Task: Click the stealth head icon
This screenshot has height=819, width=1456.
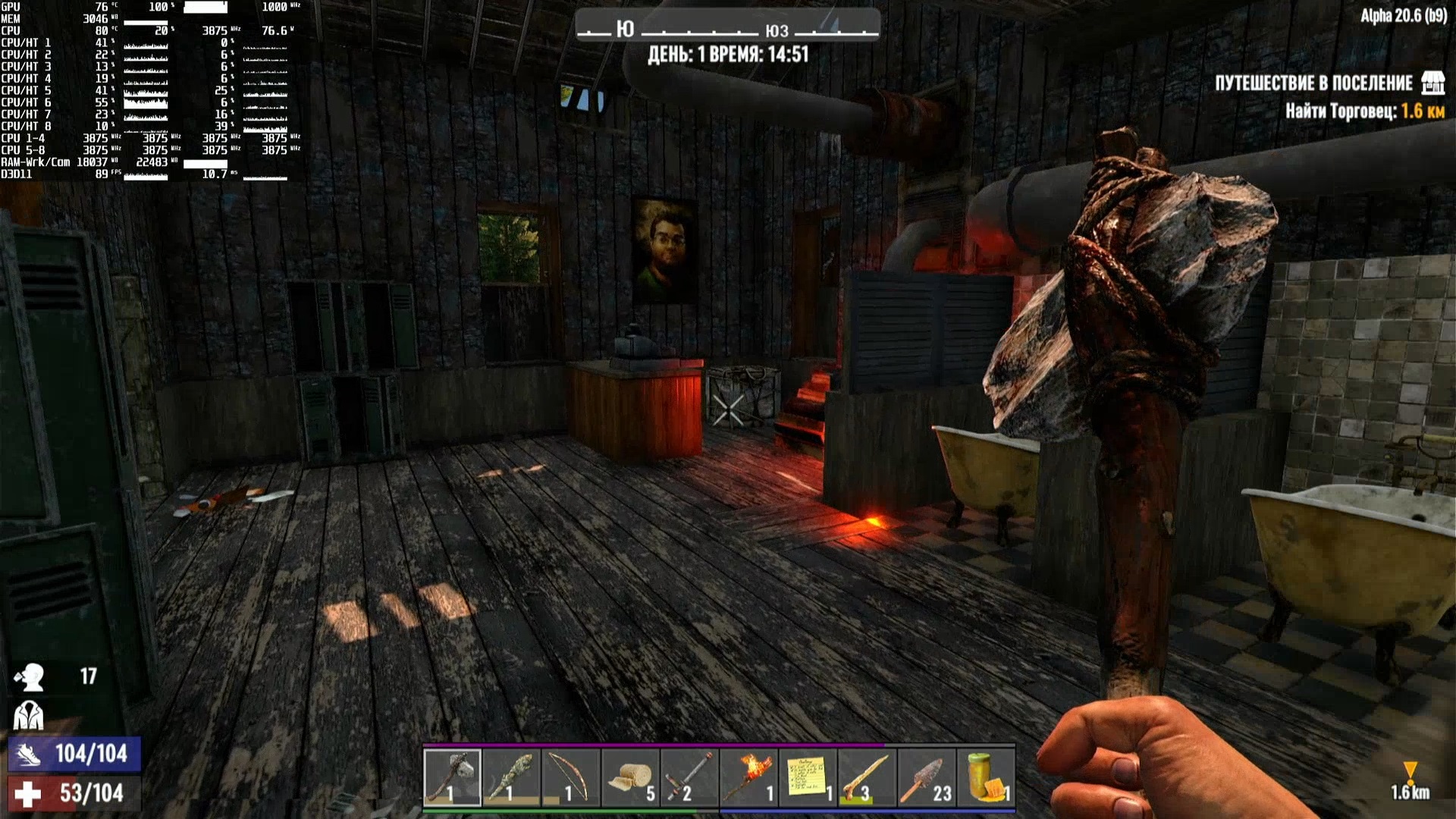Action: point(30,676)
